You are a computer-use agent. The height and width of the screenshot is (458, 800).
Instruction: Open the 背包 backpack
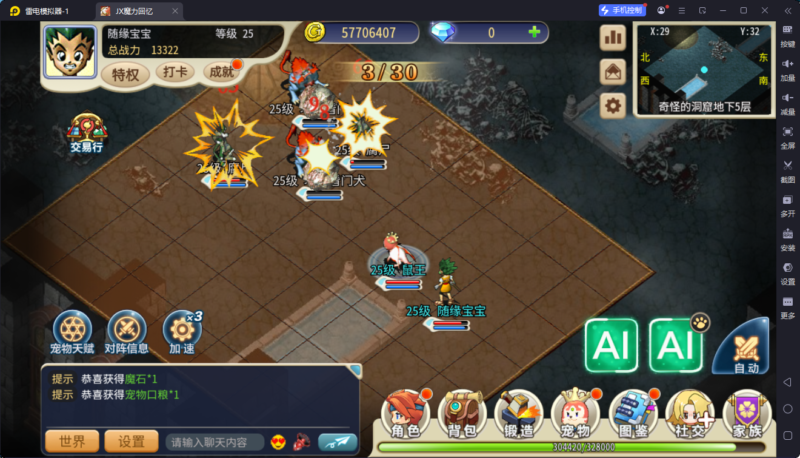[x=462, y=412]
